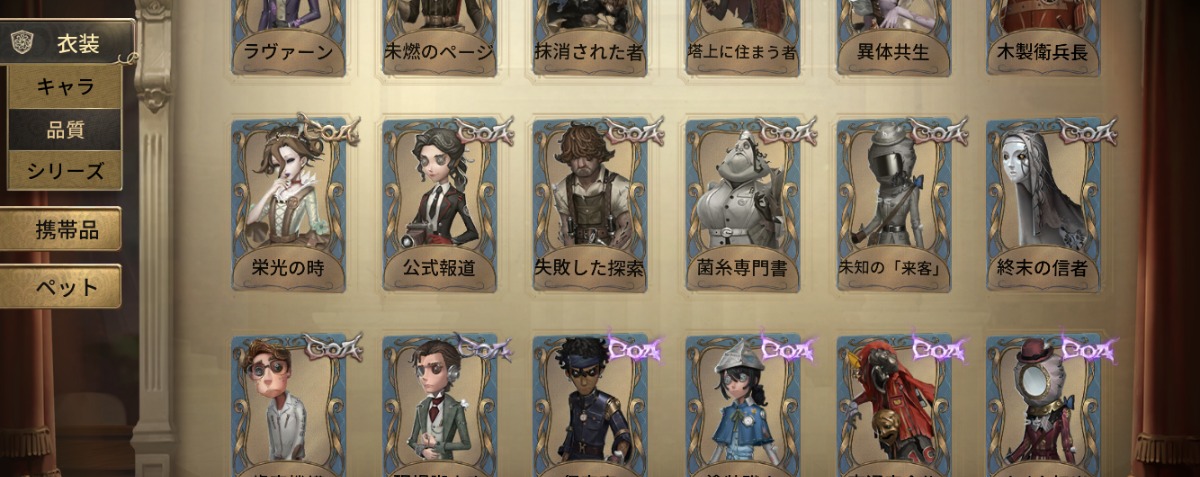Image resolution: width=1200 pixels, height=477 pixels.
Task: Choose the 栄光の時 costume
Action: [289, 205]
